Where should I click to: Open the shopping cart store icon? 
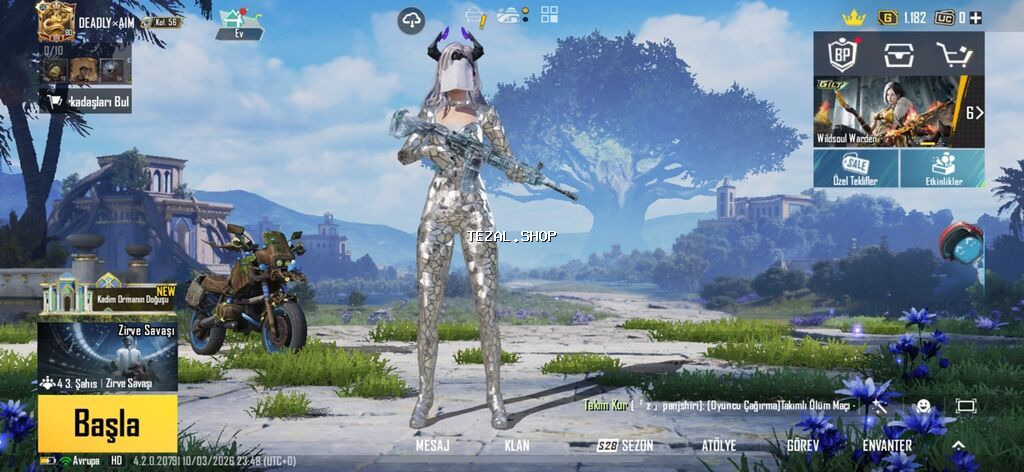click(x=954, y=53)
